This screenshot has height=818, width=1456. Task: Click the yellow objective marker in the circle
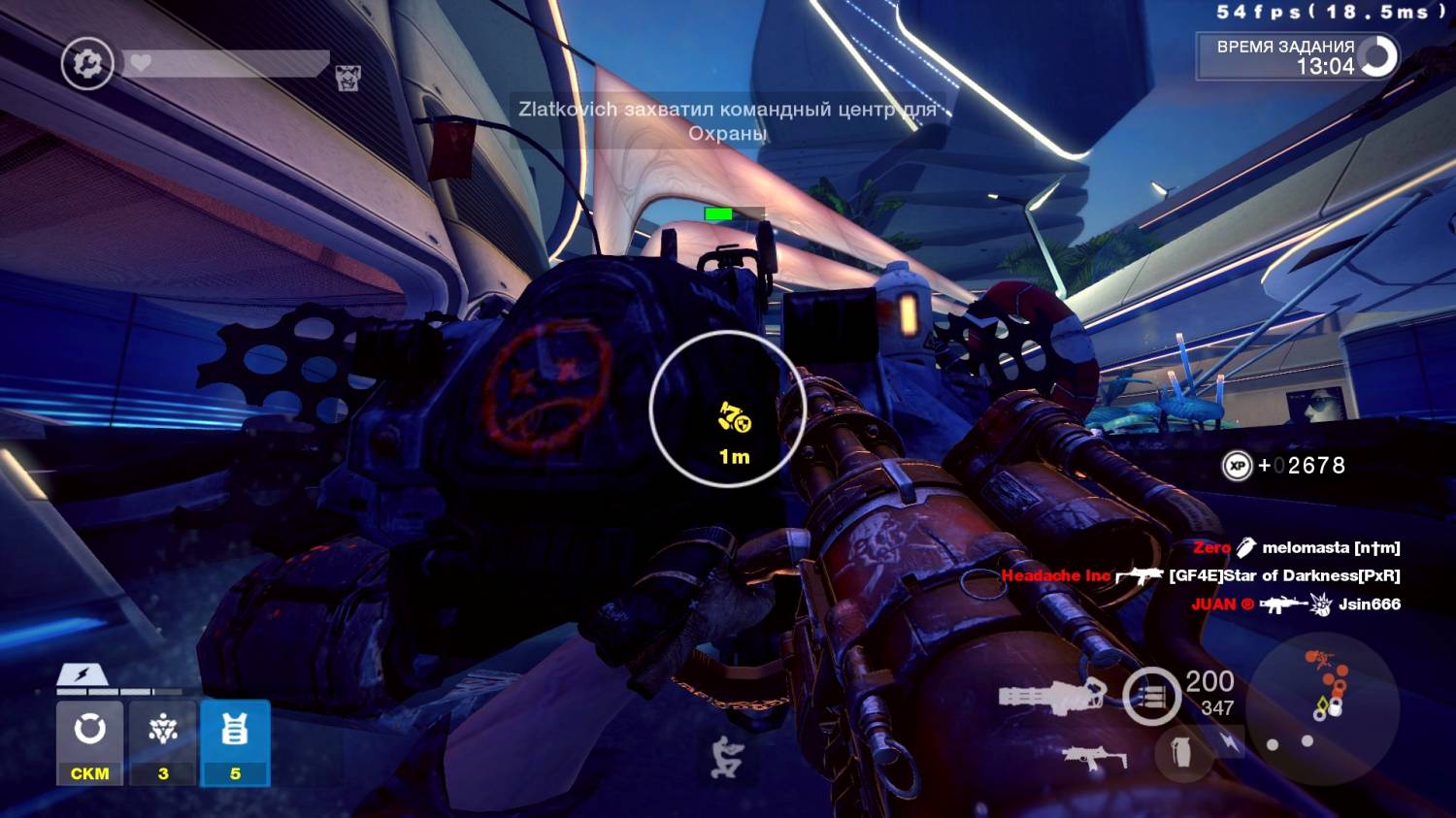coord(735,418)
